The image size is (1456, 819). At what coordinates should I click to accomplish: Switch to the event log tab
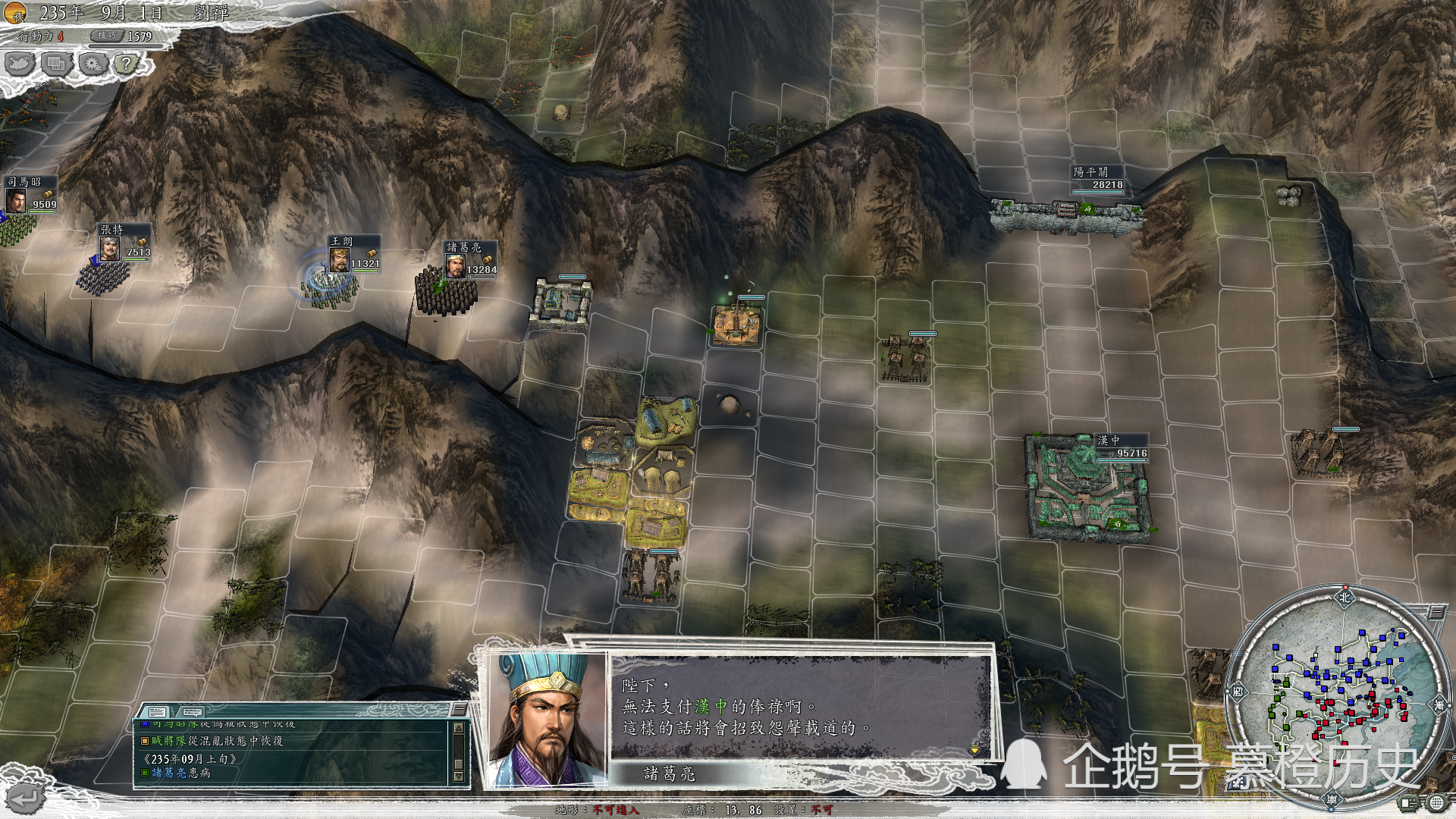click(x=156, y=713)
